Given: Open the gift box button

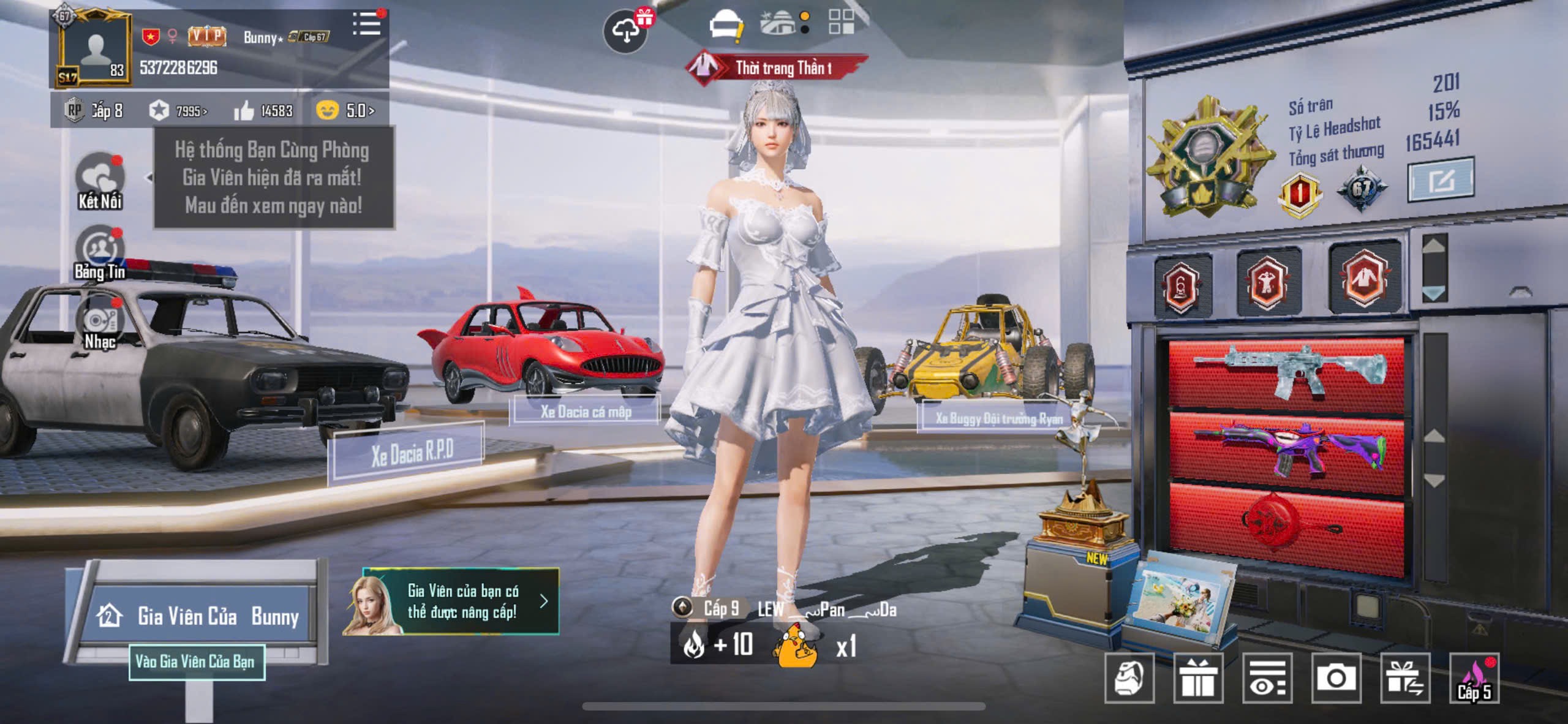Looking at the screenshot, I should [1198, 678].
